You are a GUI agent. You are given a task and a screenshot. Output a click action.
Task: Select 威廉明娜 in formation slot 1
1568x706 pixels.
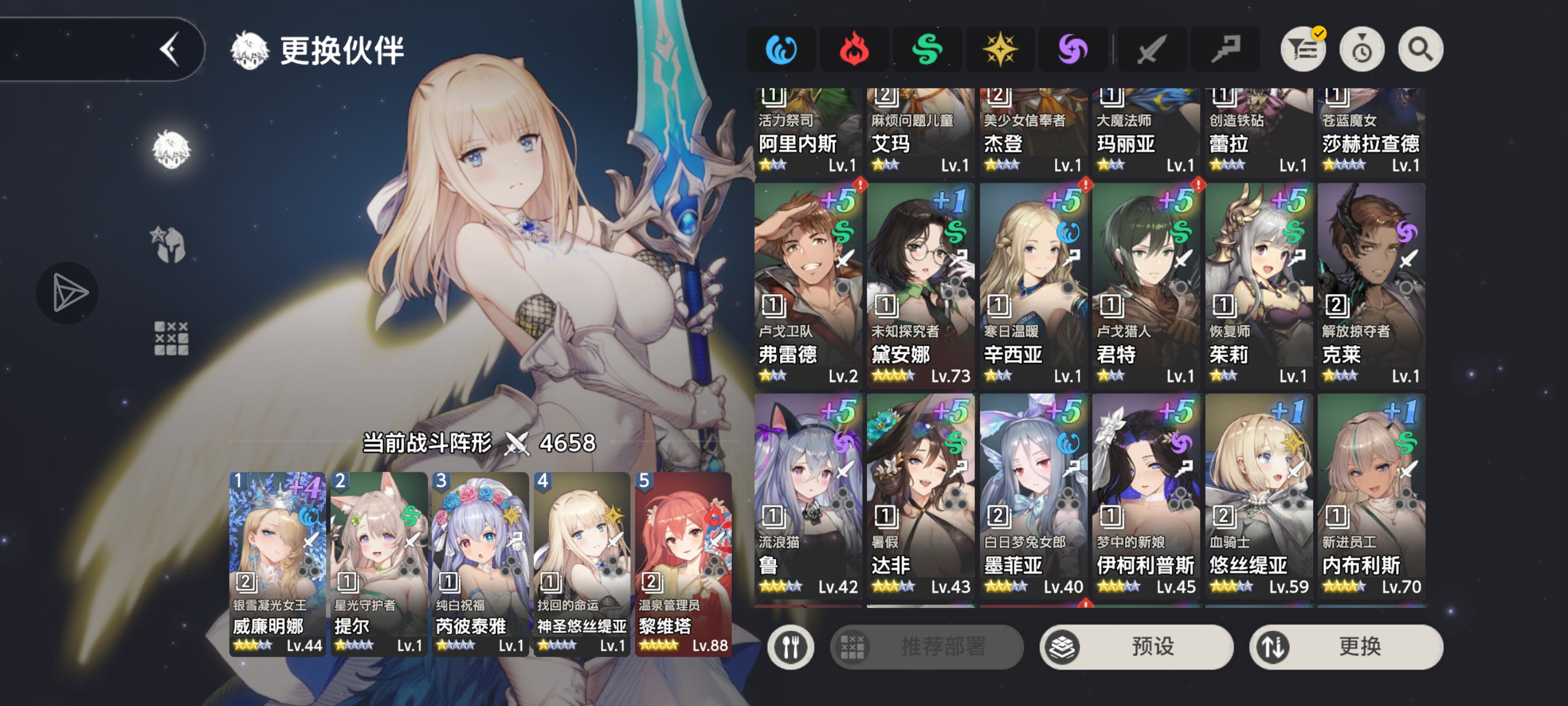[x=277, y=564]
